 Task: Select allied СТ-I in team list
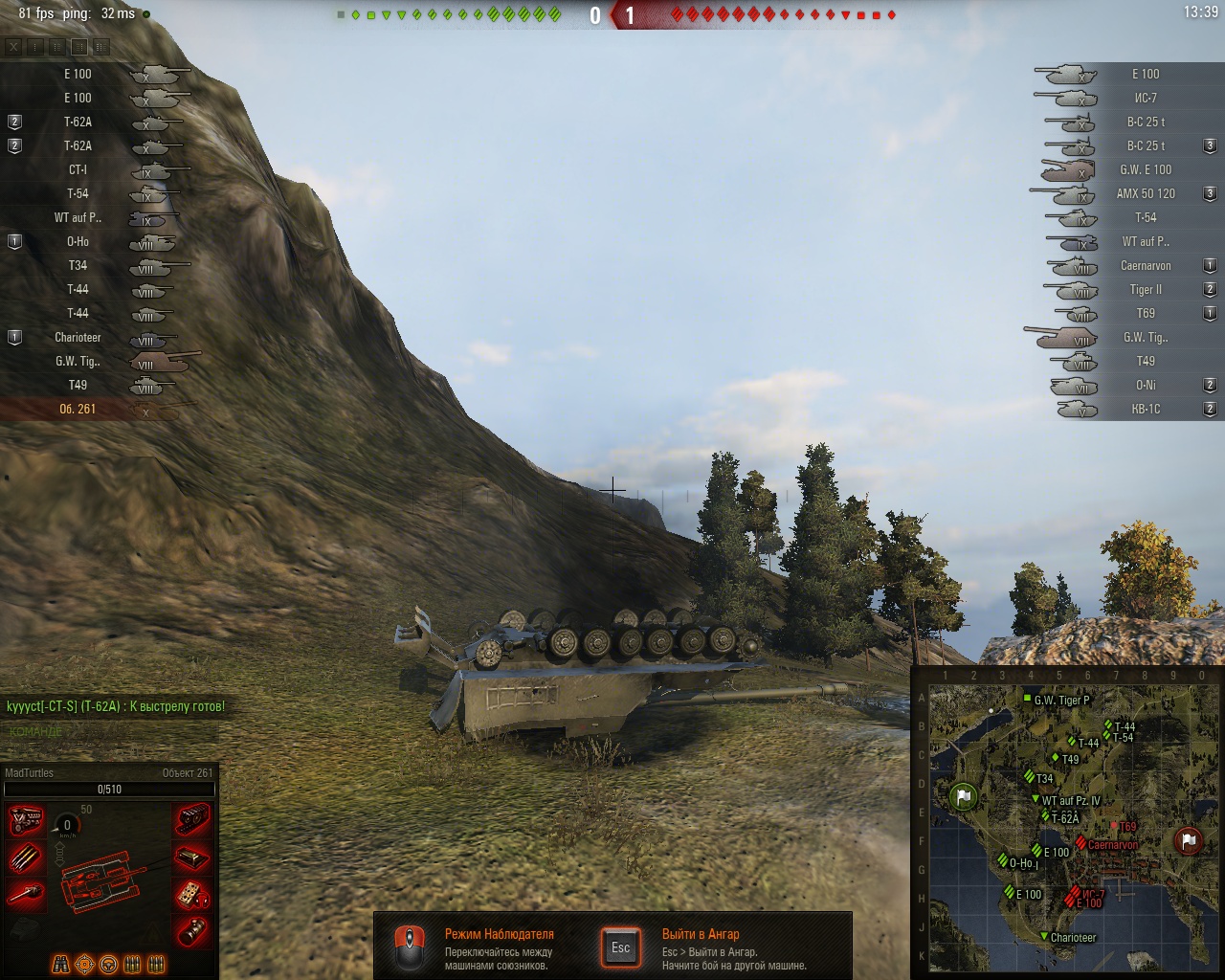point(78,169)
